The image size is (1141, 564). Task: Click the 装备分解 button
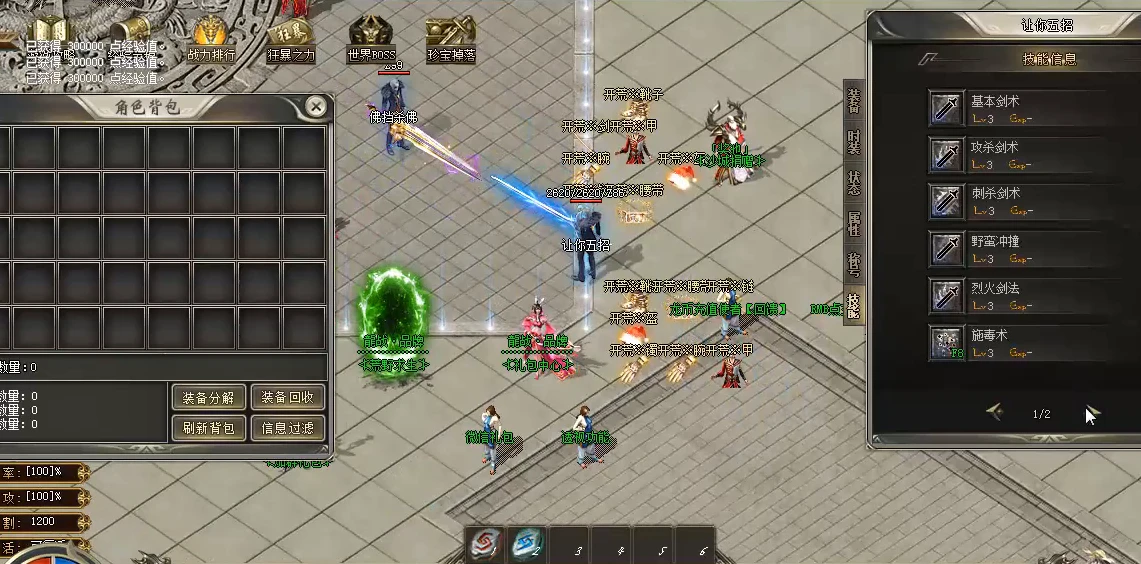208,397
